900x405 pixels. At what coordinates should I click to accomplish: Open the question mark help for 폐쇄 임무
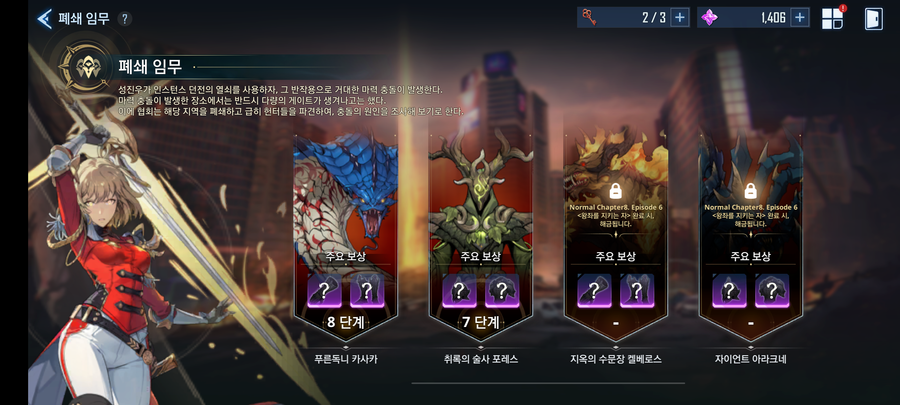pos(124,19)
